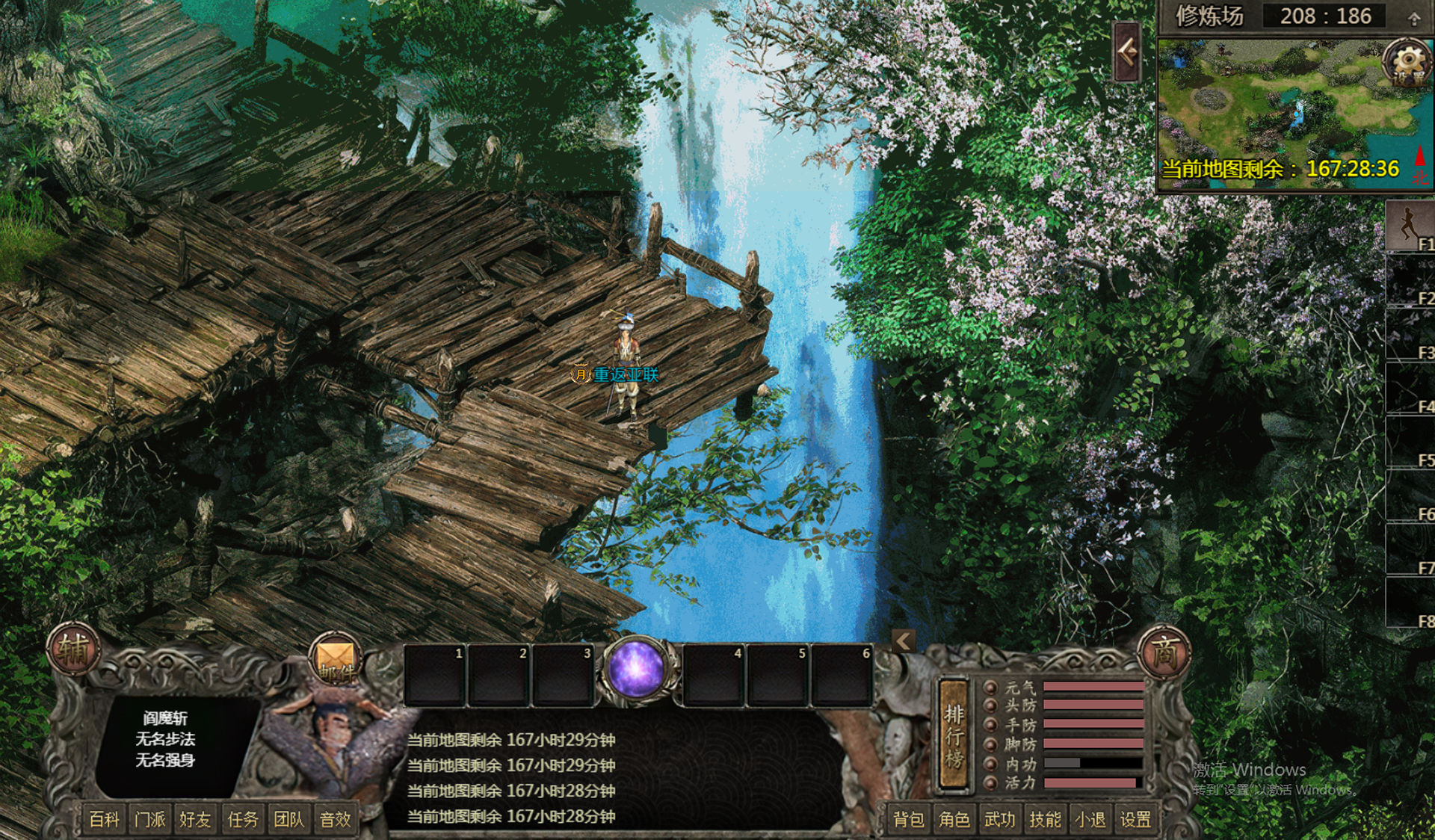
Task: Activate the purple orb in the hotbar
Action: (637, 669)
